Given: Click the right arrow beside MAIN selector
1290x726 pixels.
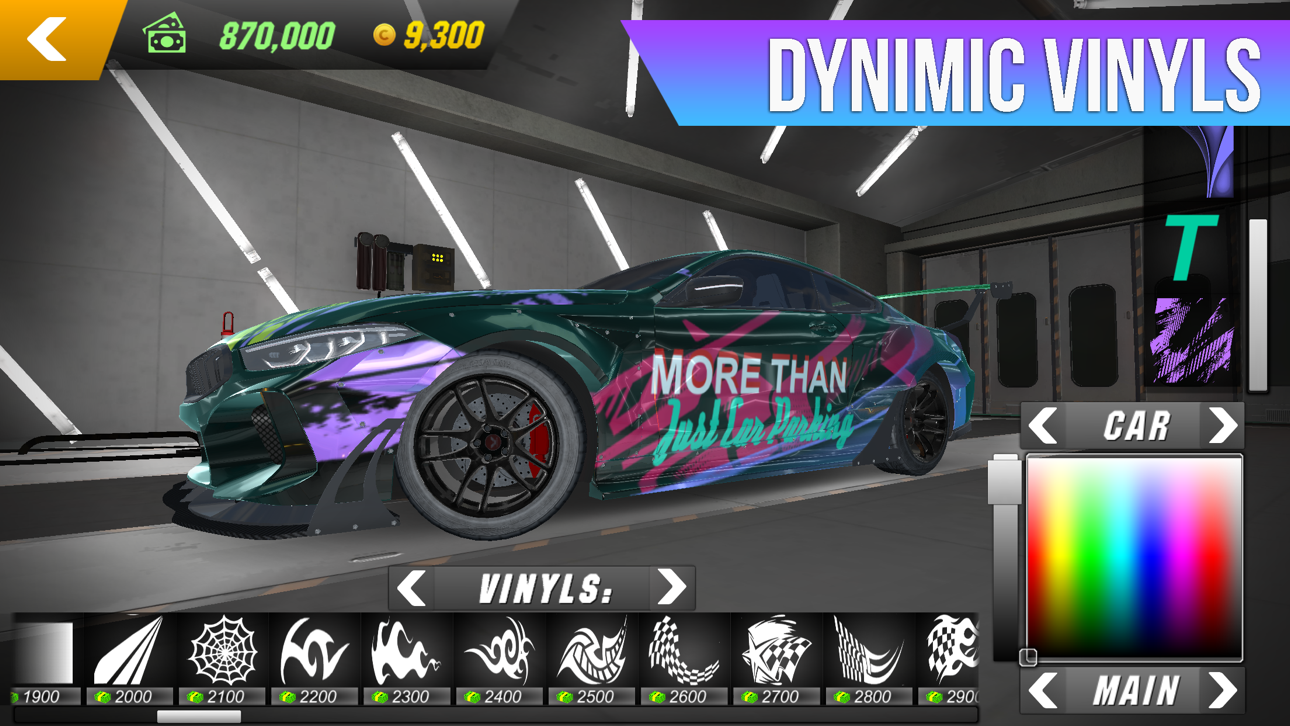Looking at the screenshot, I should (x=1222, y=688).
